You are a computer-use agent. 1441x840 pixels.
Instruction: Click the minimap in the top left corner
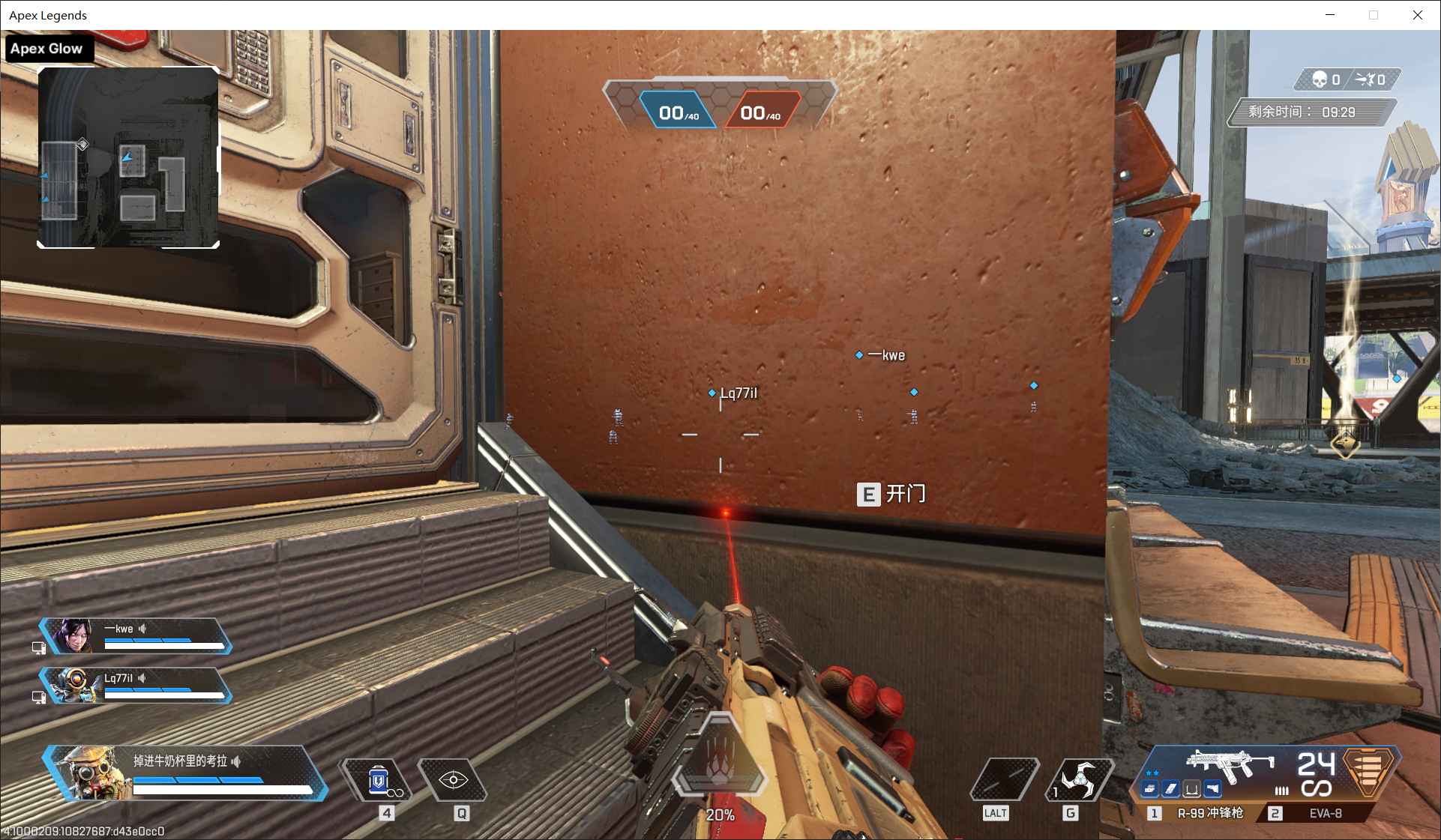(x=129, y=156)
